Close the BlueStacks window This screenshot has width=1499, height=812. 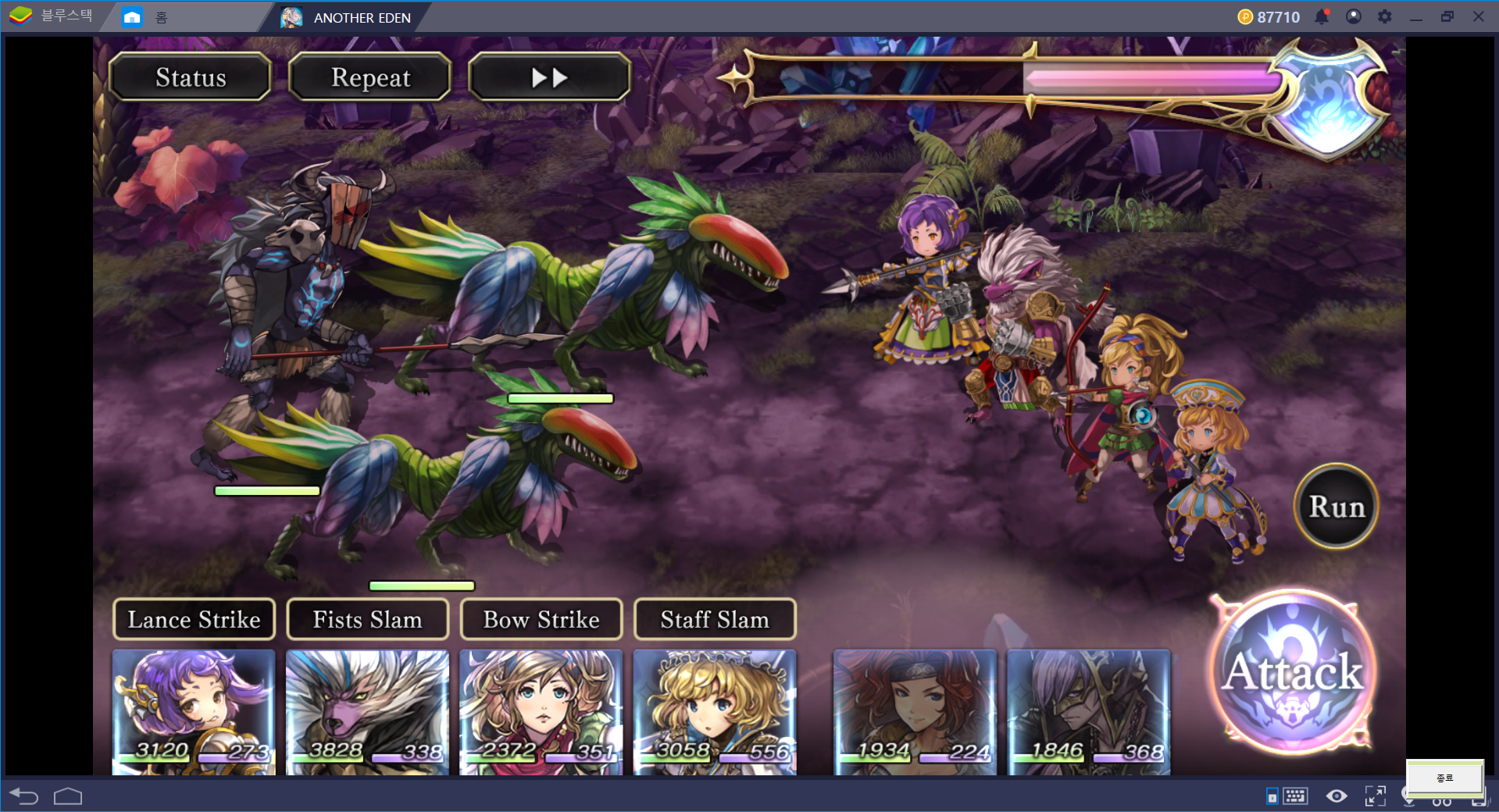pos(1478,16)
